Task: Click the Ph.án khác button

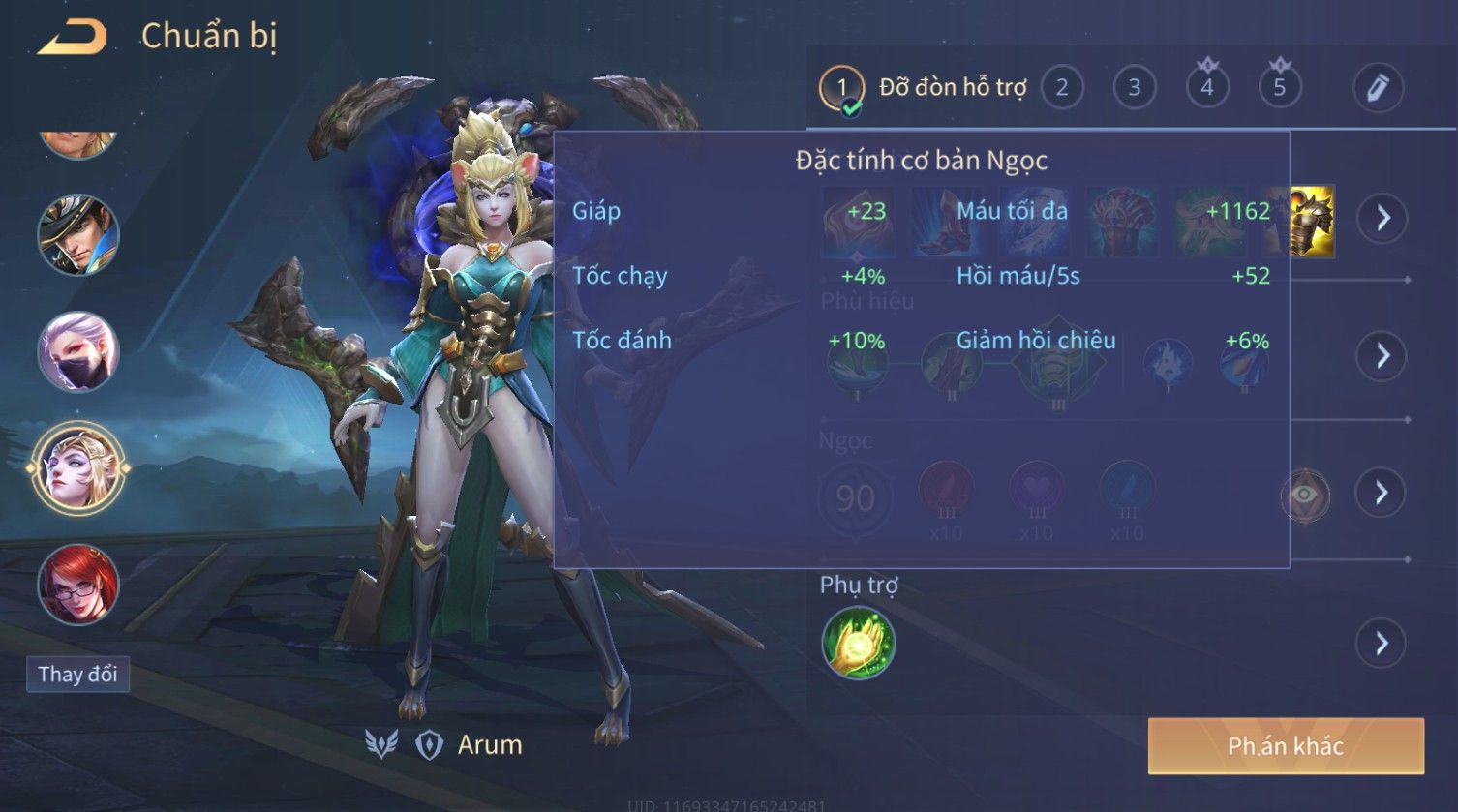Action: point(1286,746)
